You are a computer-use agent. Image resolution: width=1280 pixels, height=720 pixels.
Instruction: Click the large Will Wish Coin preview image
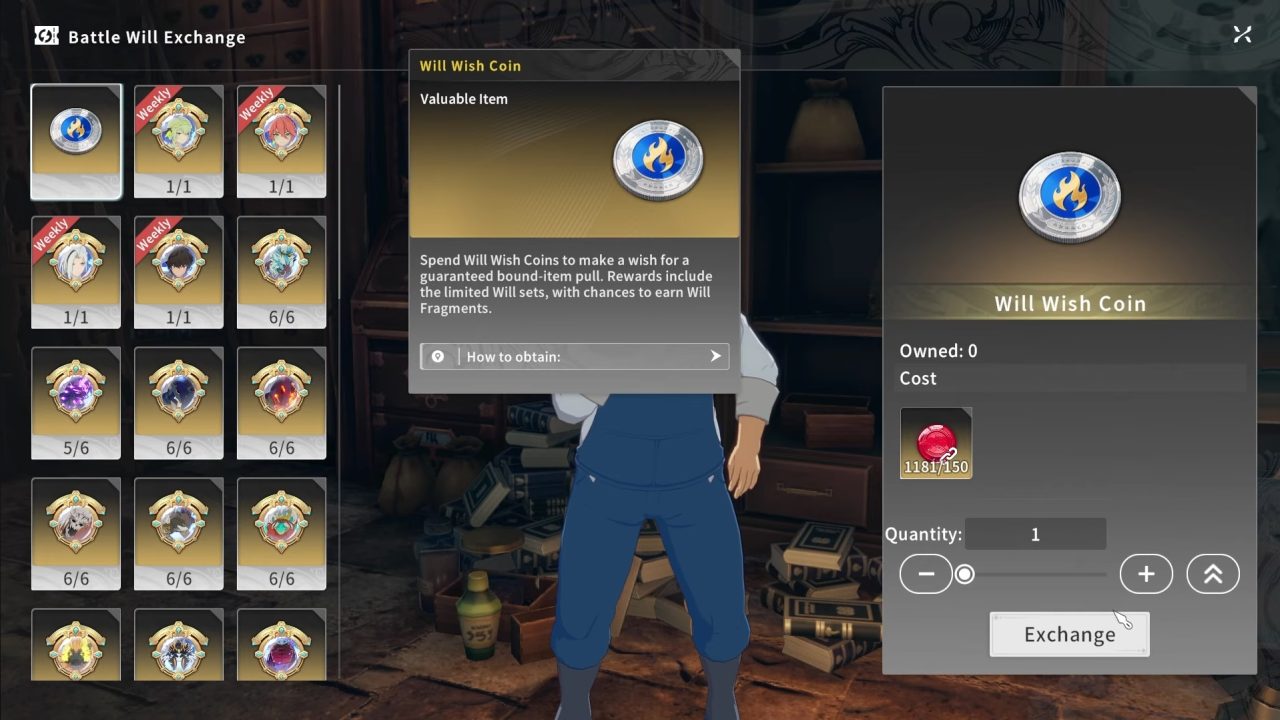click(x=1069, y=195)
